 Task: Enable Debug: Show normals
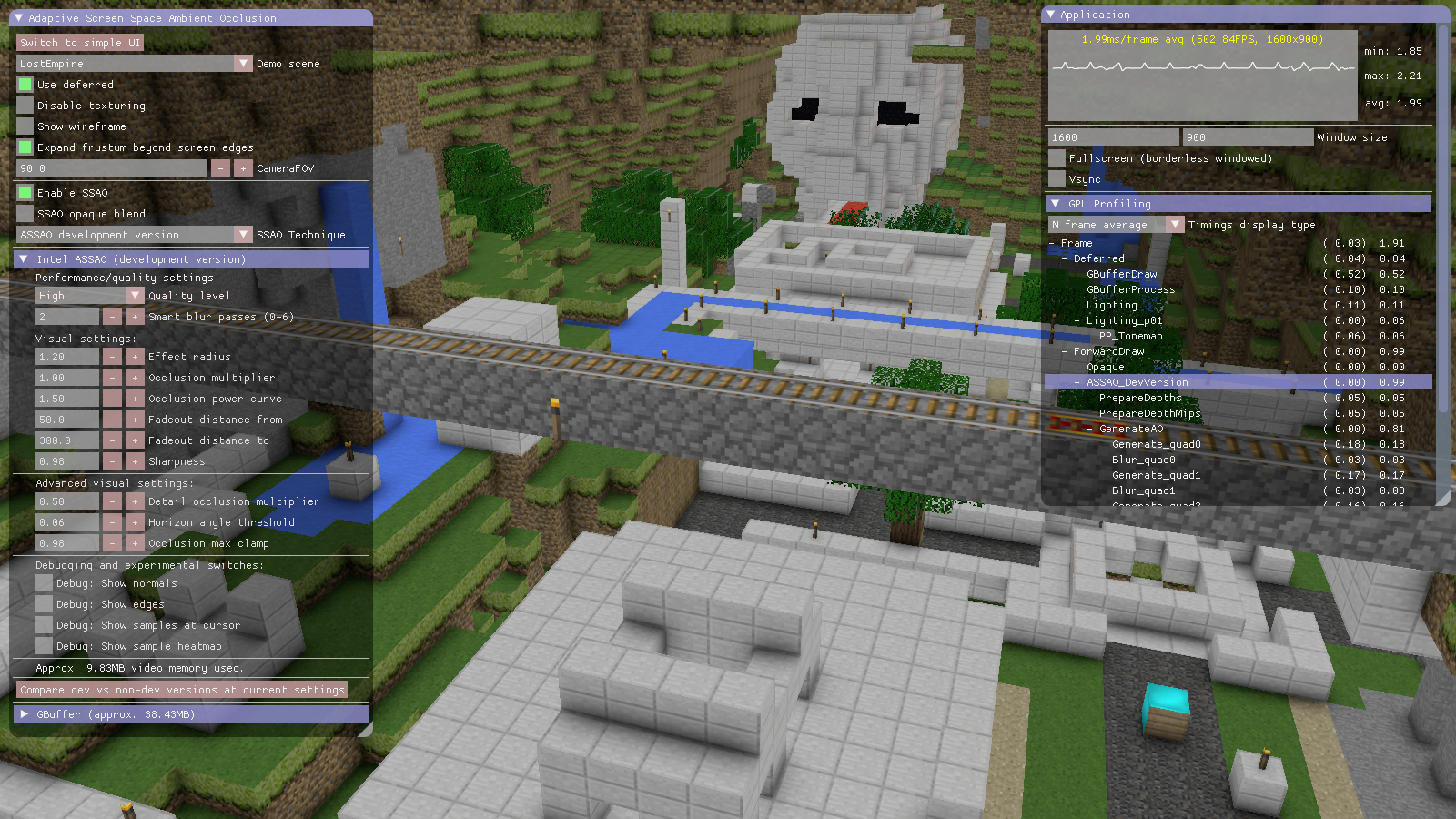pos(43,582)
